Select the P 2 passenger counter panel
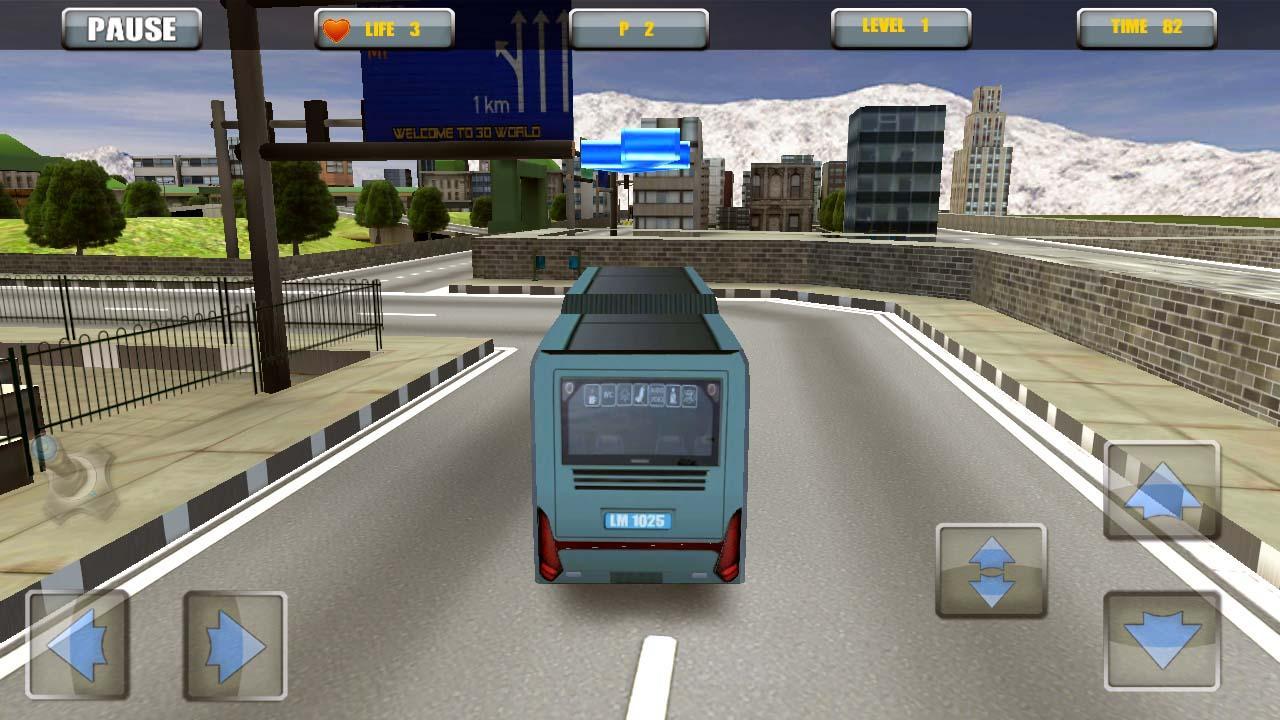This screenshot has width=1280, height=720. 640,26
